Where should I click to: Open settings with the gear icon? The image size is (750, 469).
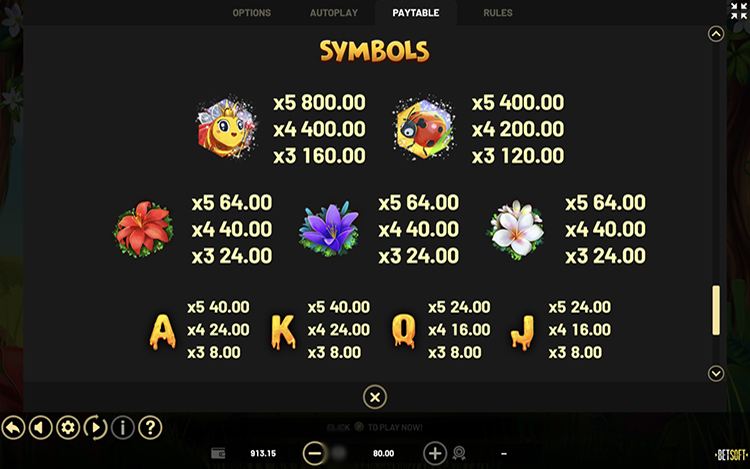pyautogui.click(x=68, y=428)
